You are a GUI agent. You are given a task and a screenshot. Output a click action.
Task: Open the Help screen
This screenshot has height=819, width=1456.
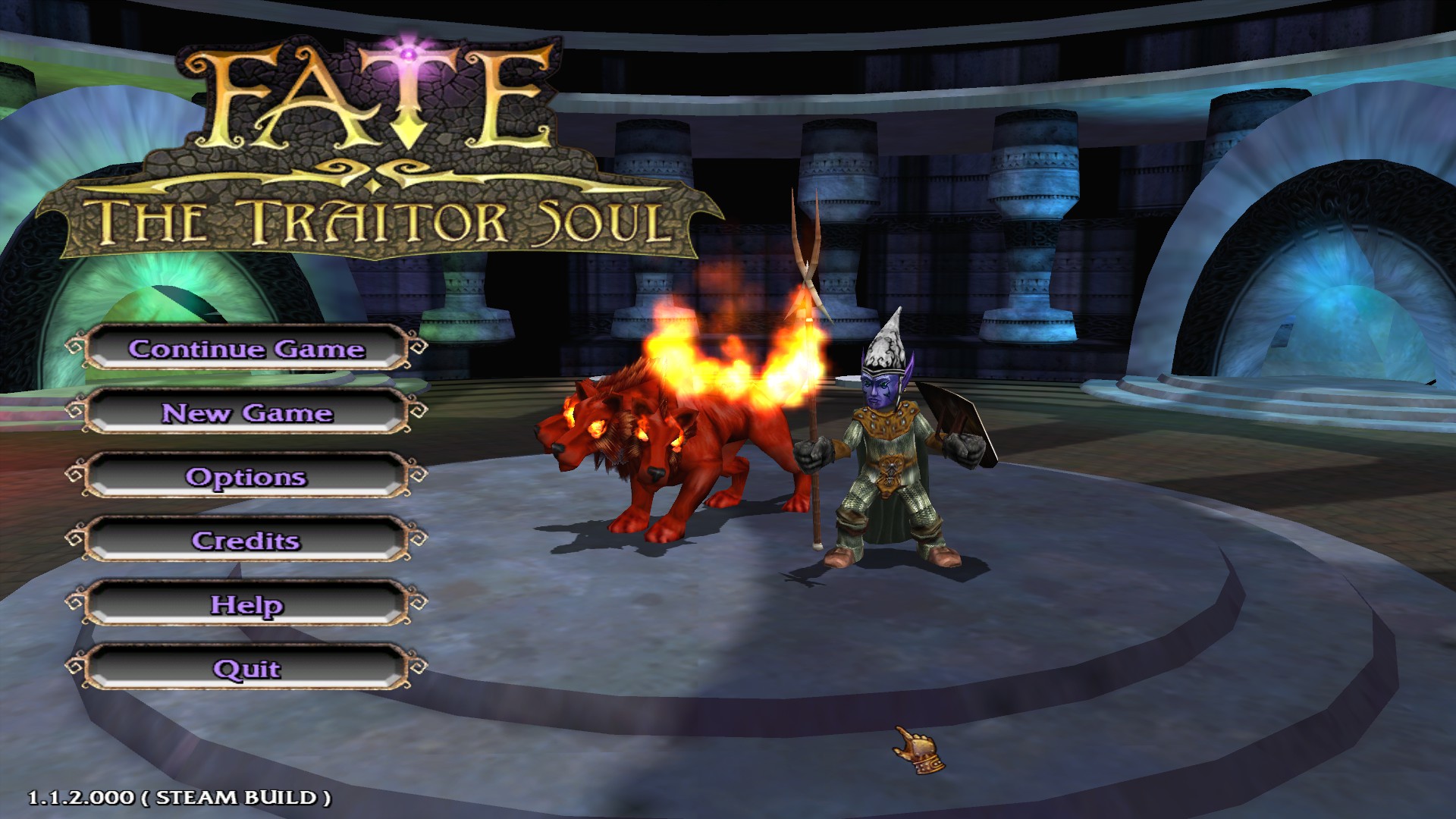[246, 606]
